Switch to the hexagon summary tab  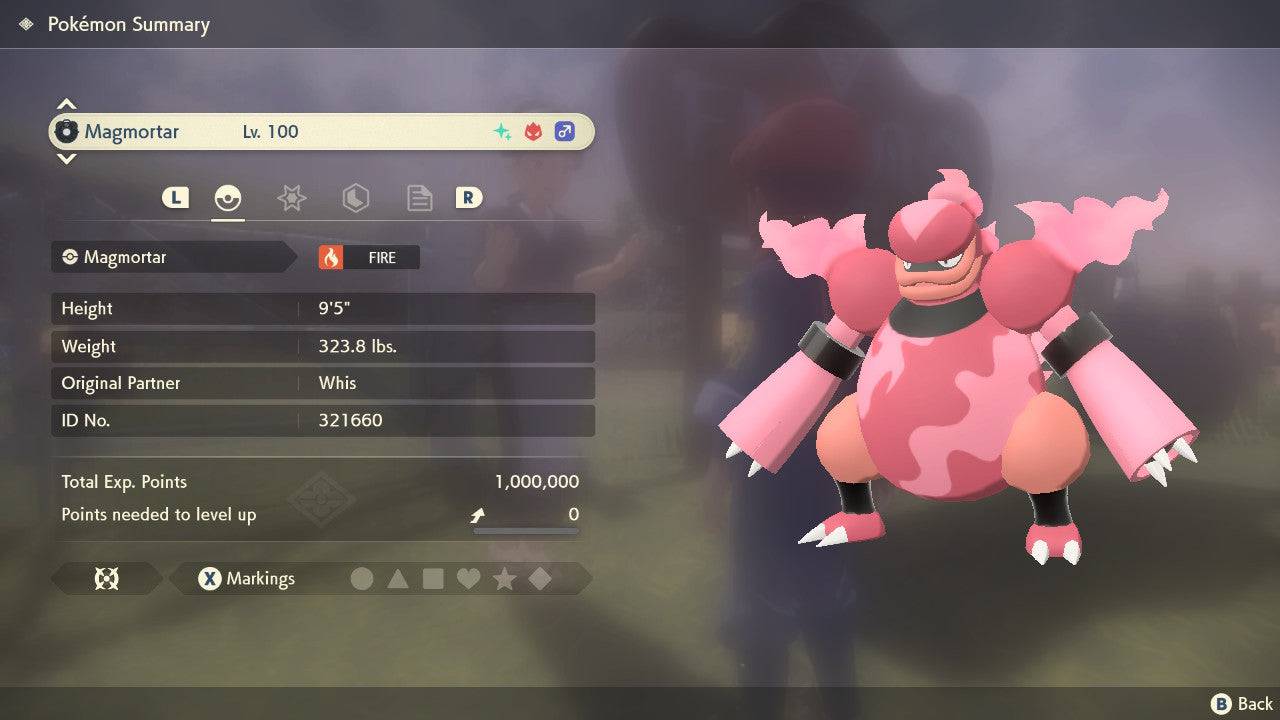tap(355, 198)
